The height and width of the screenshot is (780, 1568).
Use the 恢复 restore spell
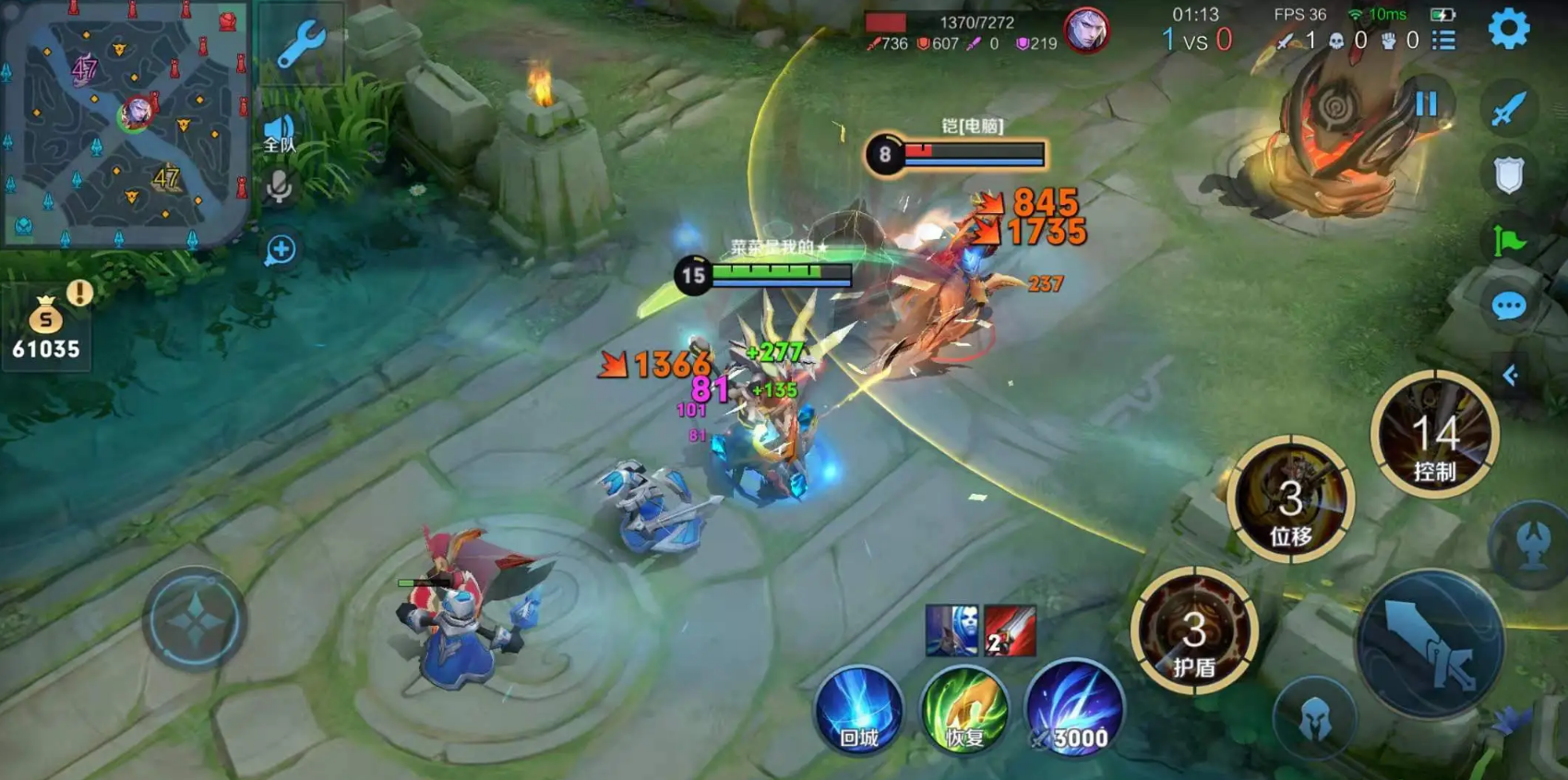964,711
